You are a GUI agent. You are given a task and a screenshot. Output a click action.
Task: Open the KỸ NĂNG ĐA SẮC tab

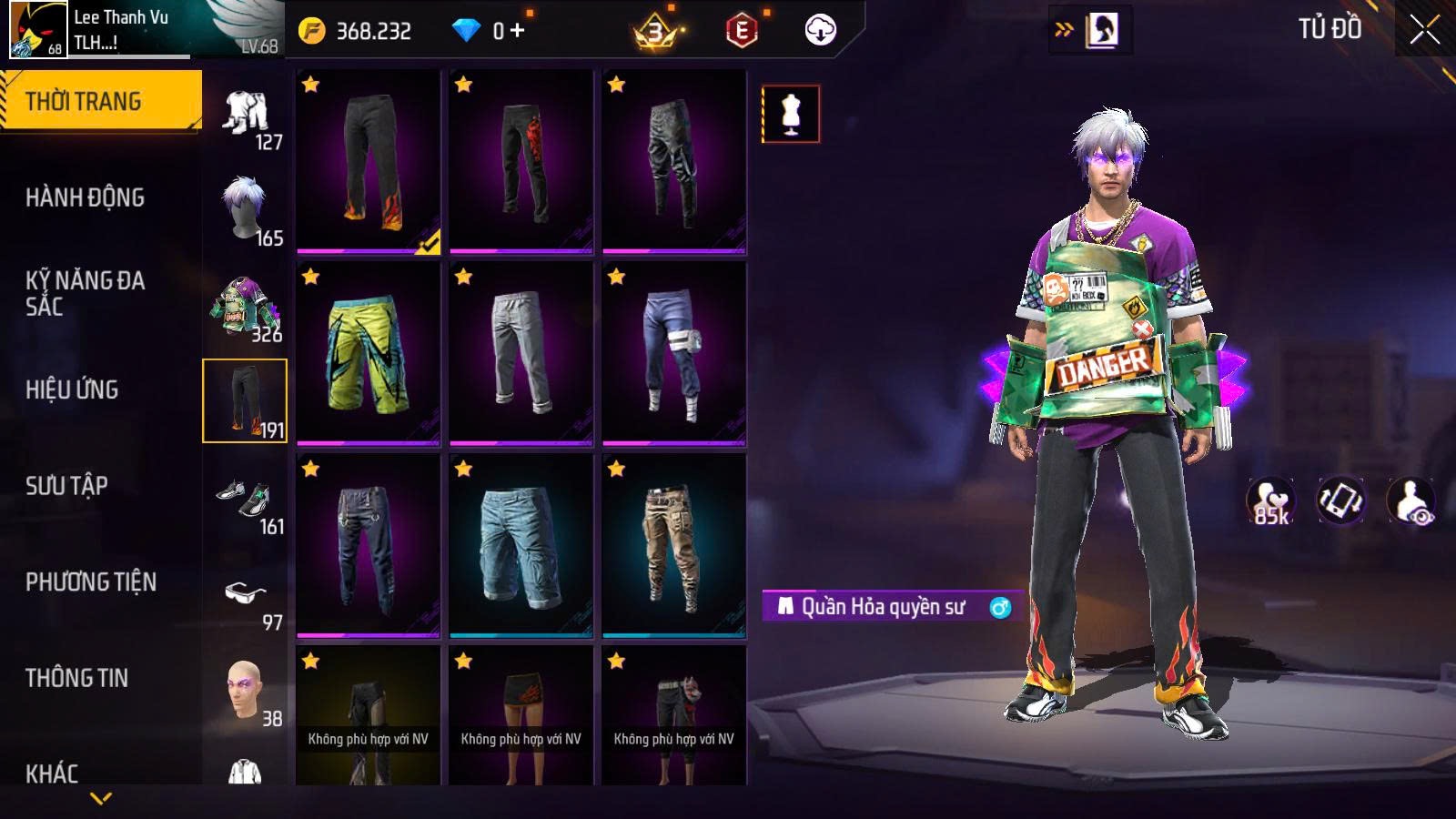click(x=85, y=293)
